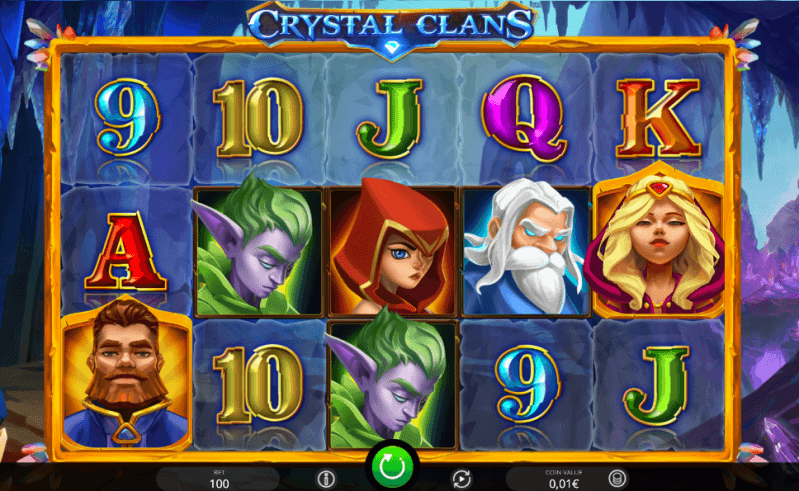Image resolution: width=799 pixels, height=491 pixels.
Task: Open the coin value selector
Action: pos(616,478)
